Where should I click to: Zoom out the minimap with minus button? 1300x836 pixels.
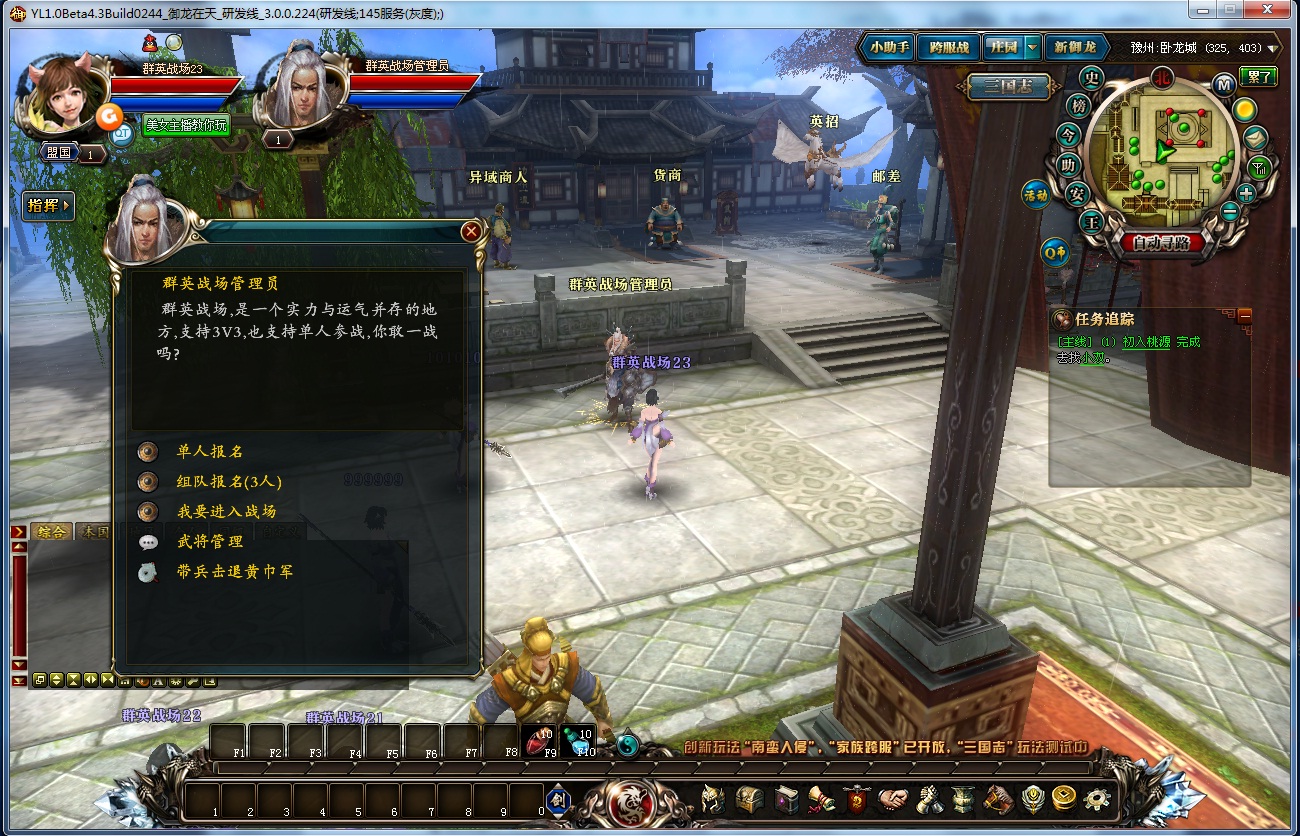point(1230,212)
